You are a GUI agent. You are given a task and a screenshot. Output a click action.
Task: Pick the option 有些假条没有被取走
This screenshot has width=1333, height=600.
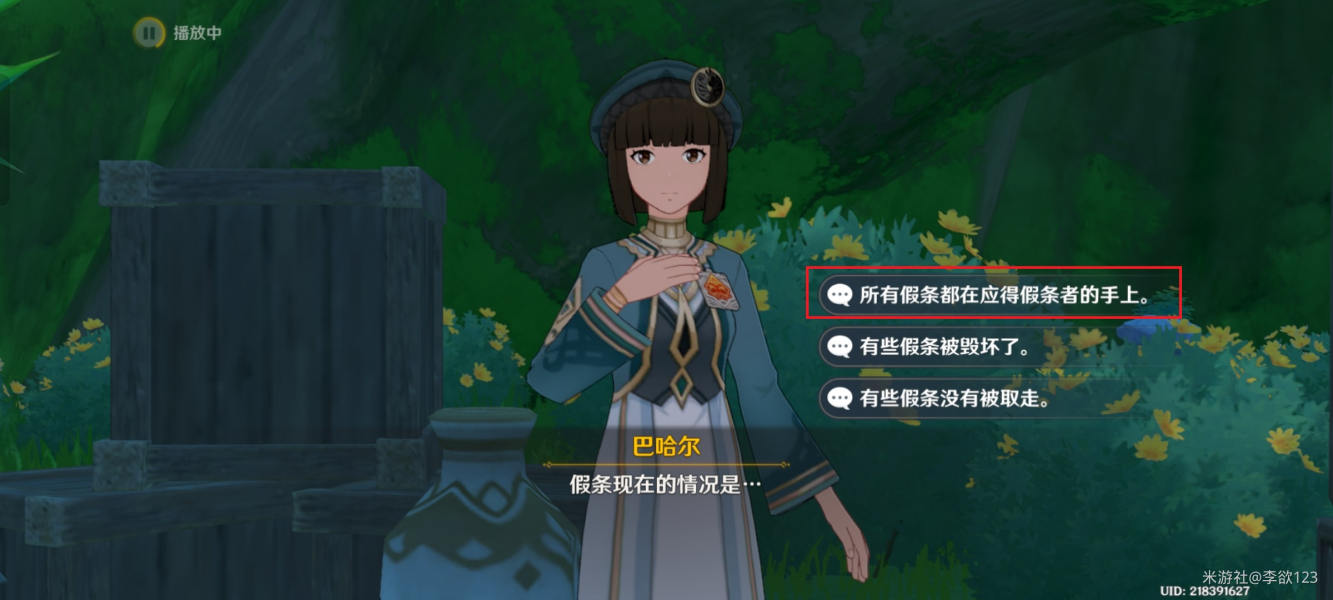point(953,398)
